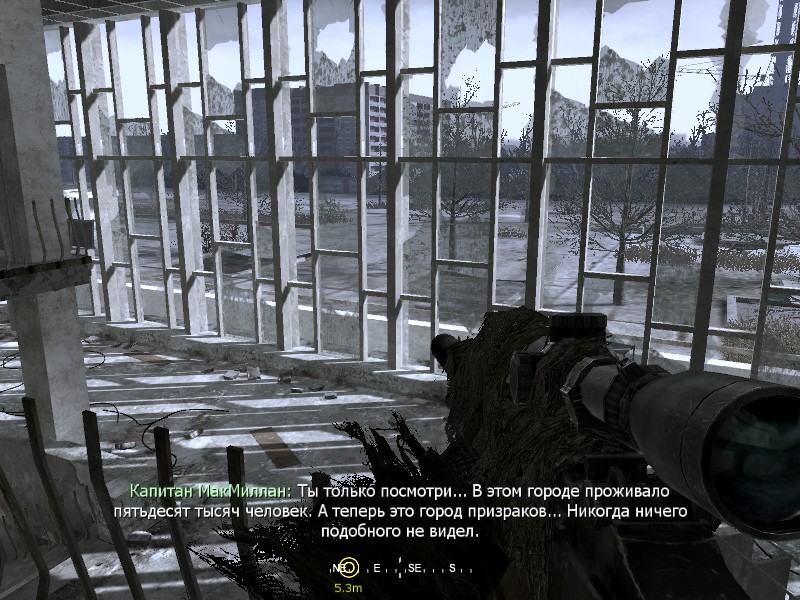800x600 pixels.
Task: Click the yellow objective marker on the compass
Action: (350, 568)
